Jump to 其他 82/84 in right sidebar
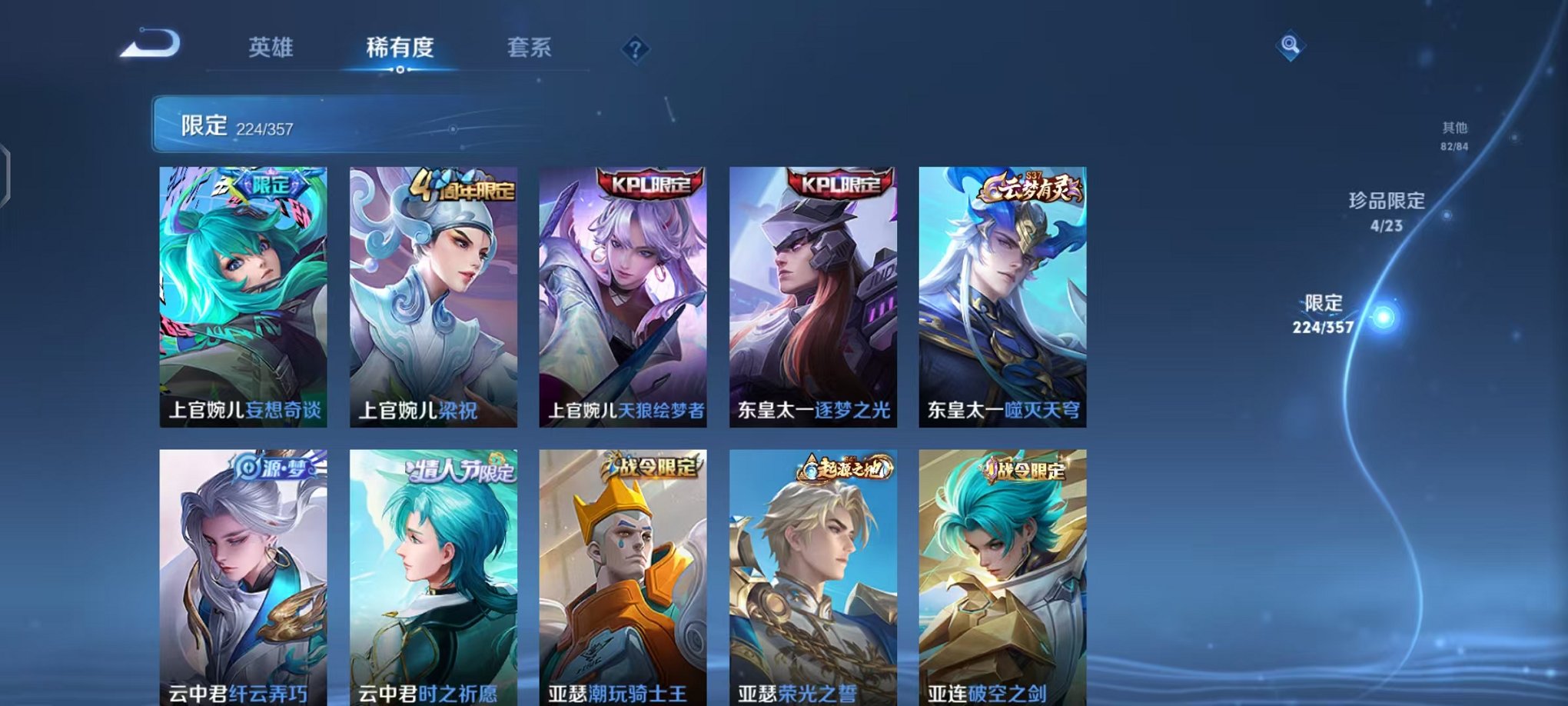 [x=1453, y=138]
